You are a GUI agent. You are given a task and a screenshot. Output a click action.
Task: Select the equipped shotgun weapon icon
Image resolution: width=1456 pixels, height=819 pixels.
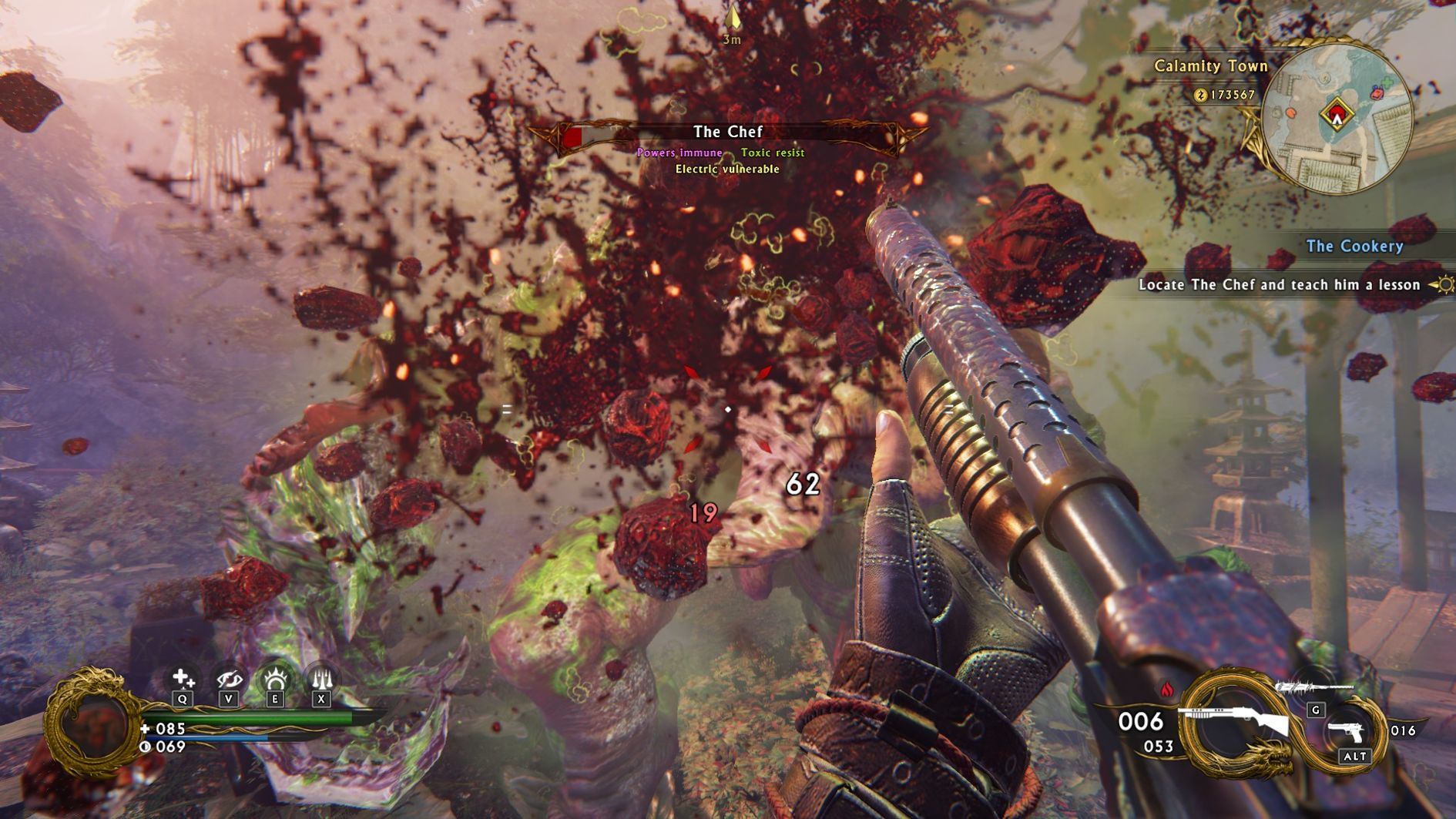(1234, 720)
